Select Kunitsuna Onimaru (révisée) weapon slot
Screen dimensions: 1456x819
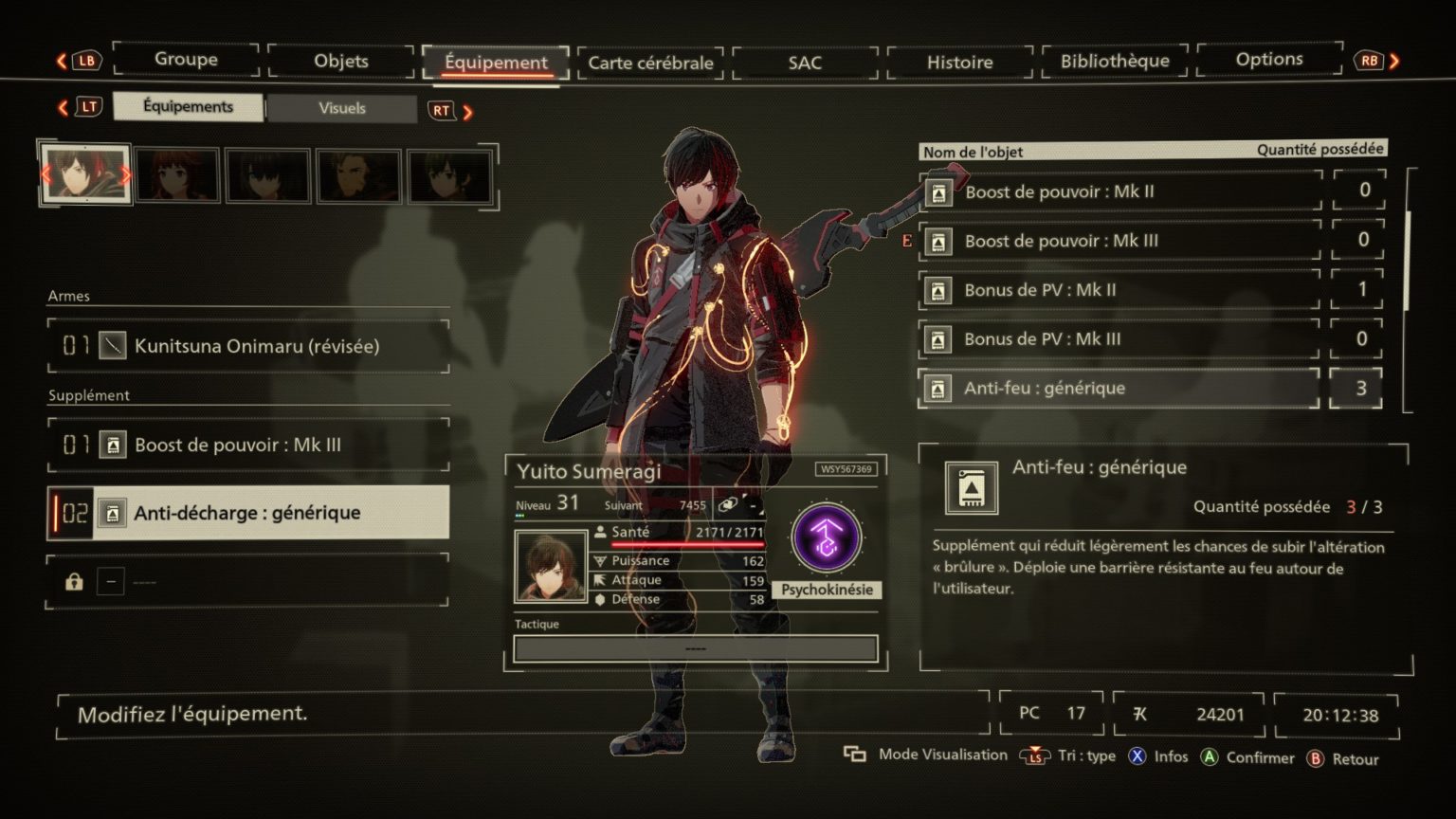248,346
